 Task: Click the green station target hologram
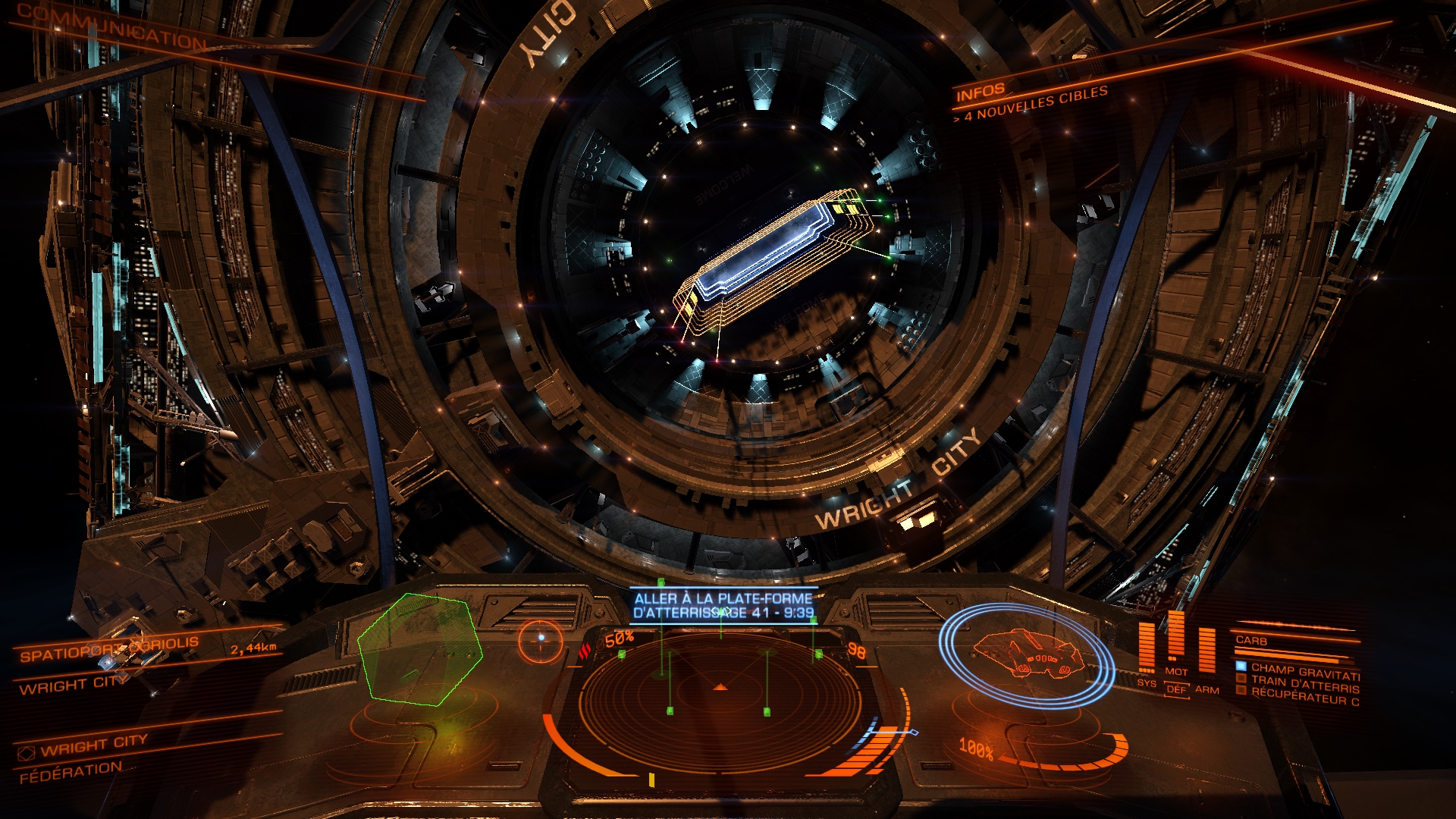419,649
